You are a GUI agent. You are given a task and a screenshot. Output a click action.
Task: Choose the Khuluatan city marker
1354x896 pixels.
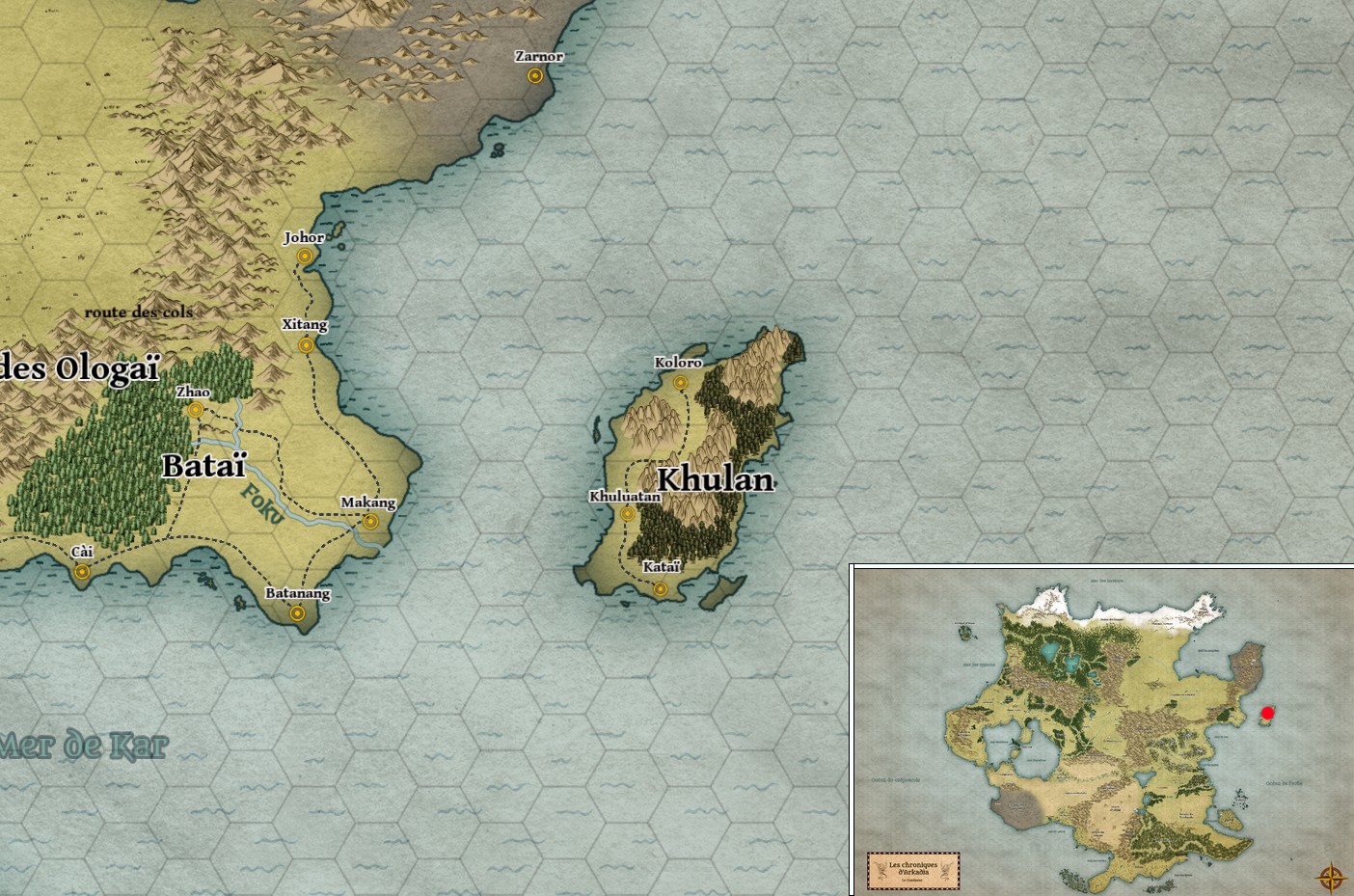pyautogui.click(x=628, y=514)
